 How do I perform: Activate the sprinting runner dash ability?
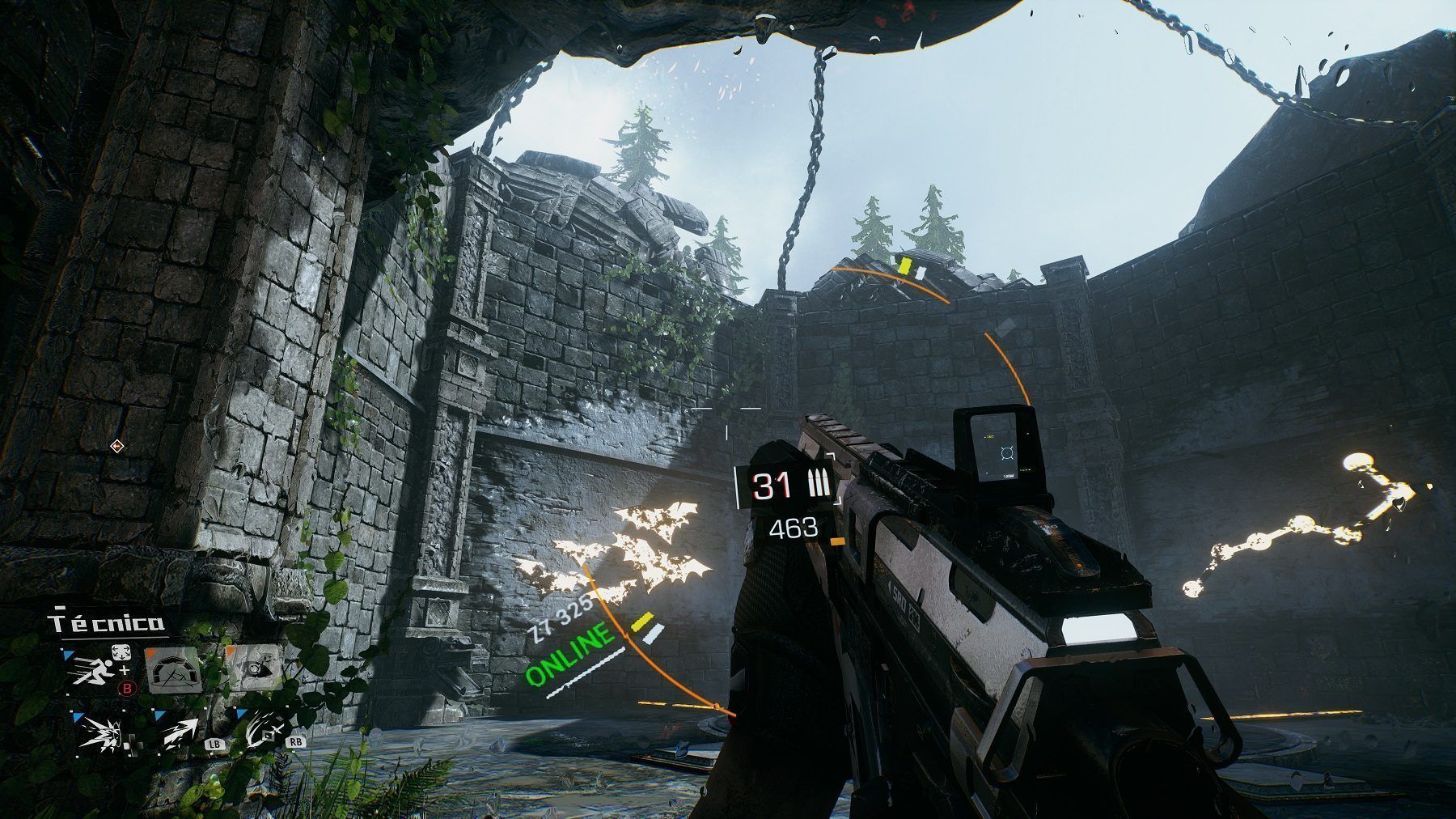[91, 670]
